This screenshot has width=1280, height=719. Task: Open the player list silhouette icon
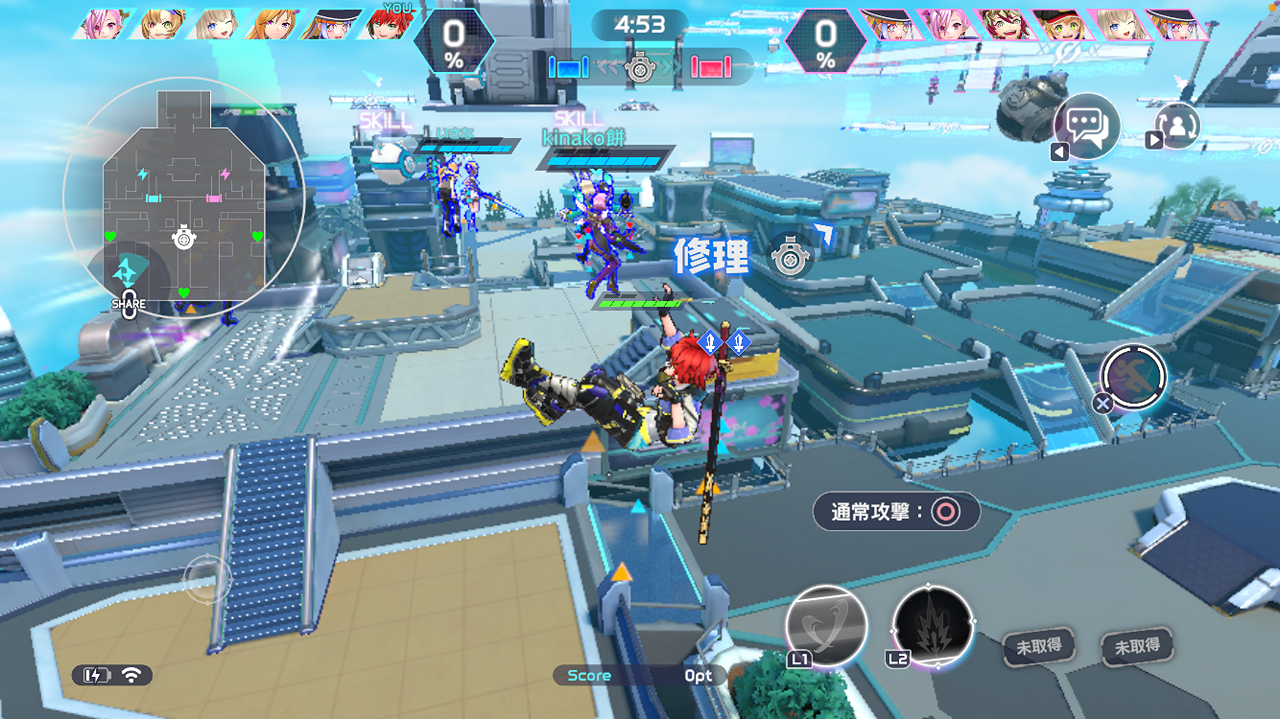point(1178,126)
